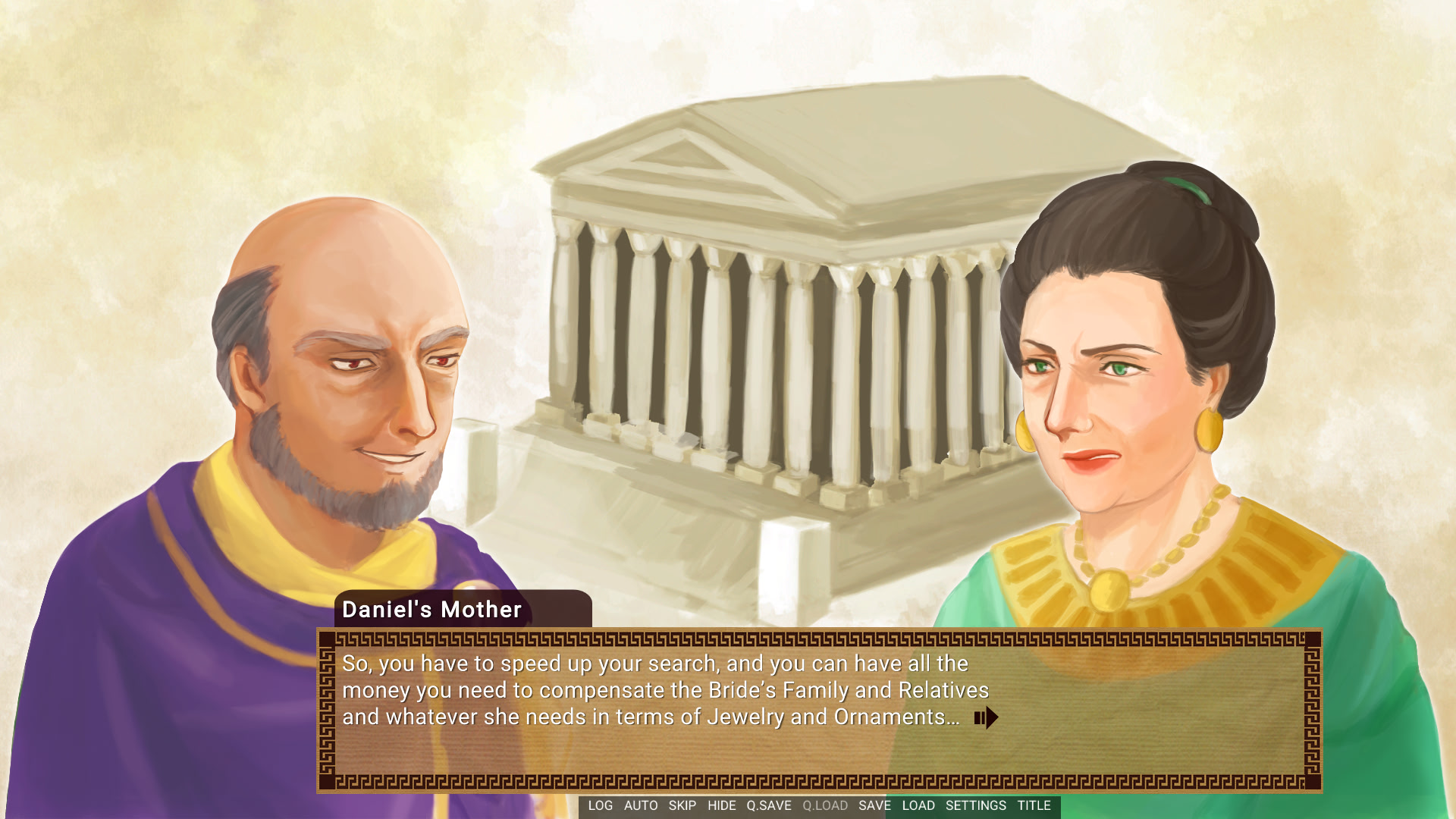Open the dialogue LOG
The width and height of the screenshot is (1456, 819).
pos(600,806)
